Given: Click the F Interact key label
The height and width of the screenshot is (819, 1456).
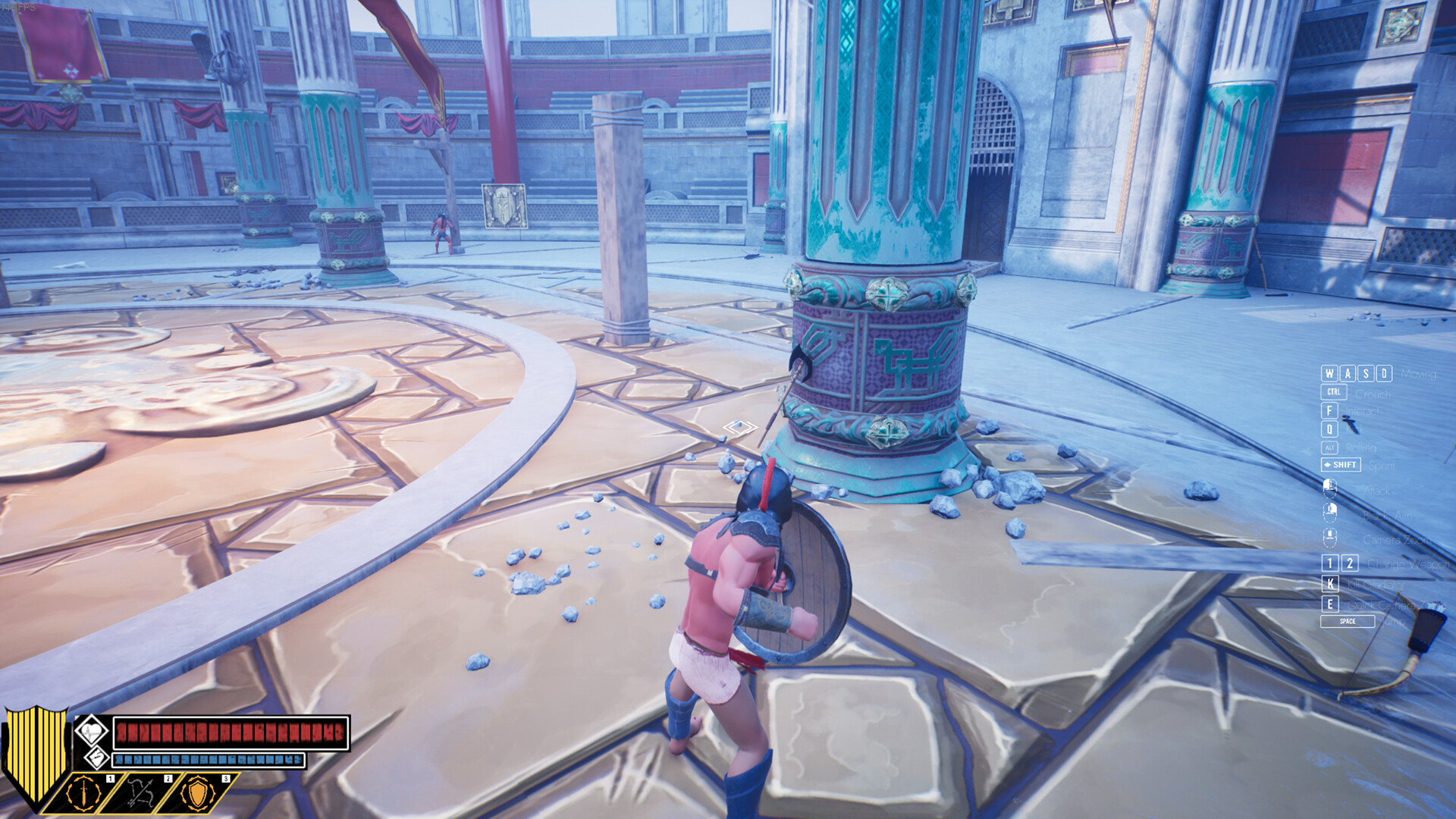Looking at the screenshot, I should point(1329,411).
